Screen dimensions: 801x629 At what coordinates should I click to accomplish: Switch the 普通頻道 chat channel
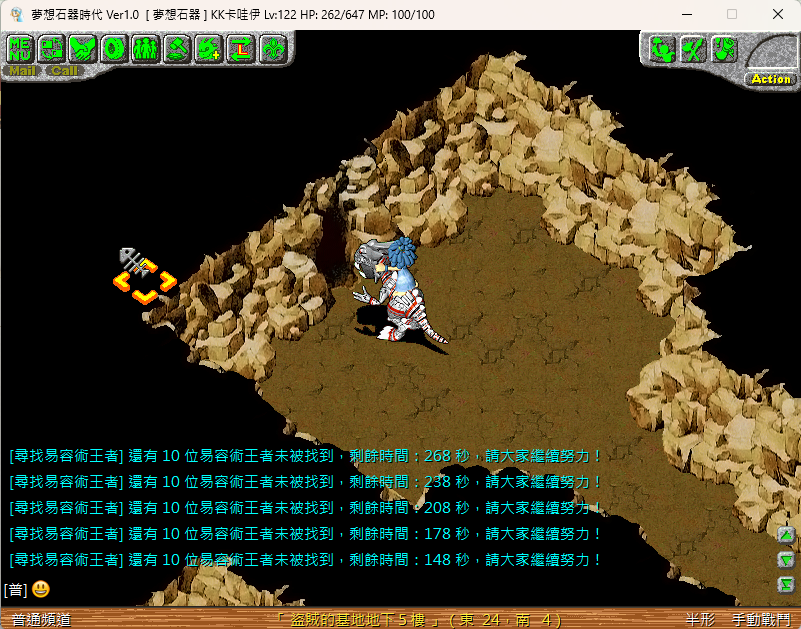[x=36, y=620]
